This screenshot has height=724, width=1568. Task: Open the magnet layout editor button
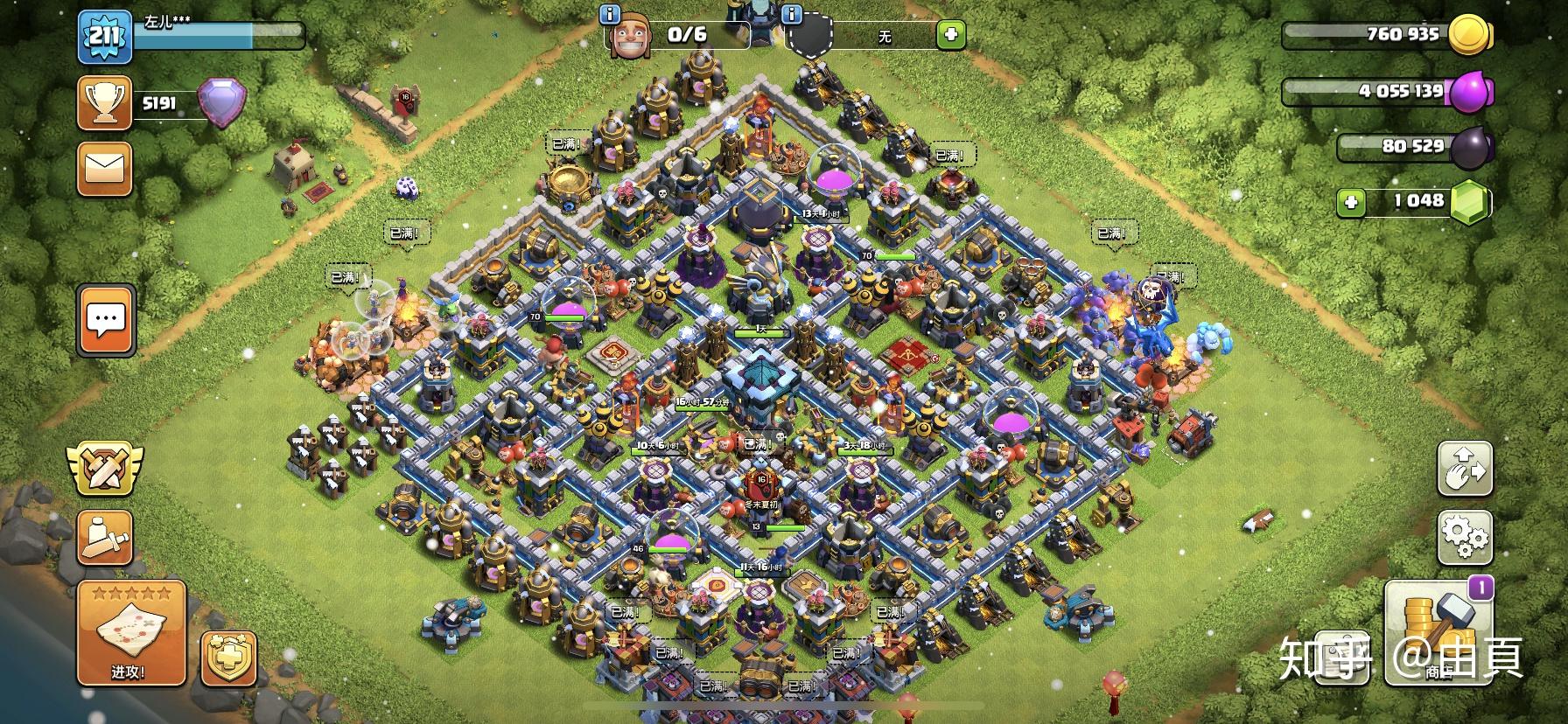pos(1465,469)
